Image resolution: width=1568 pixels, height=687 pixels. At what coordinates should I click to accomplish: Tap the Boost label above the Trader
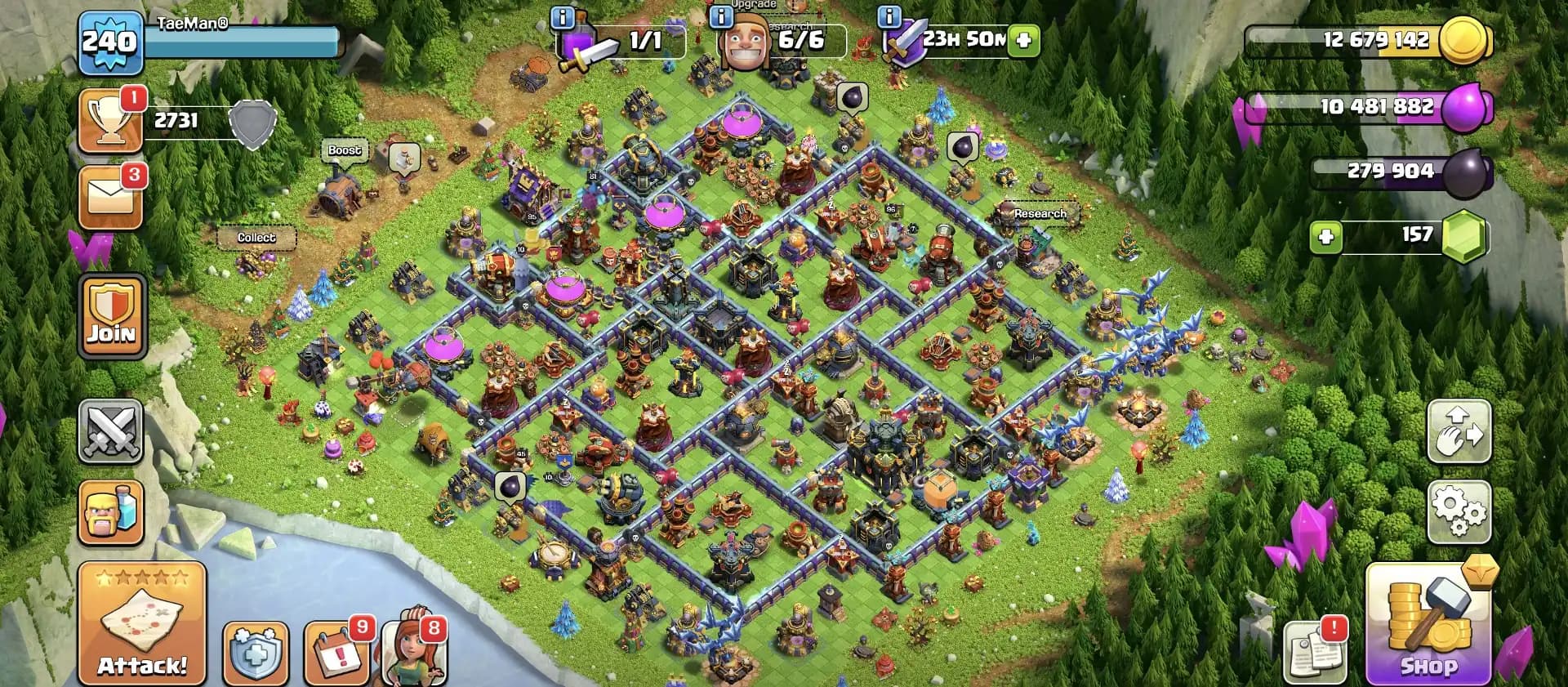pos(345,150)
